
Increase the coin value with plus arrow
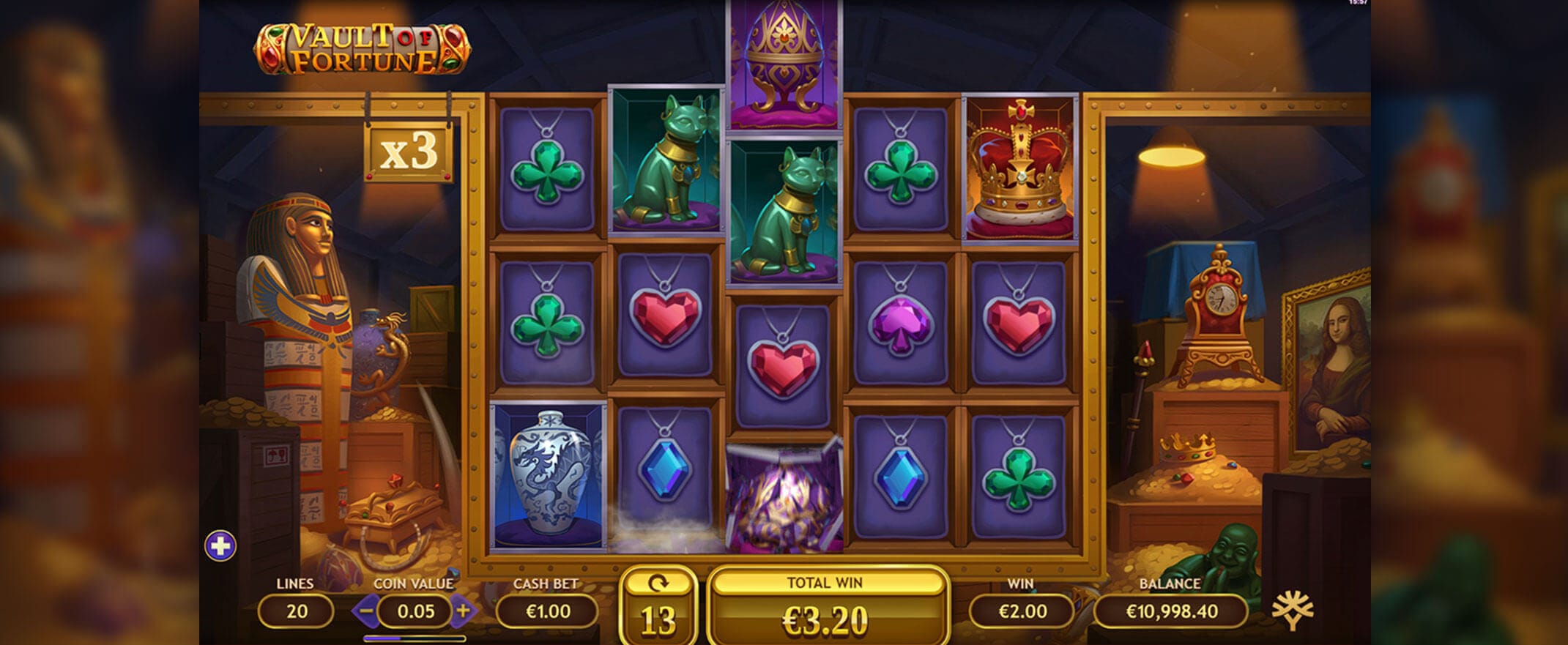coord(463,611)
